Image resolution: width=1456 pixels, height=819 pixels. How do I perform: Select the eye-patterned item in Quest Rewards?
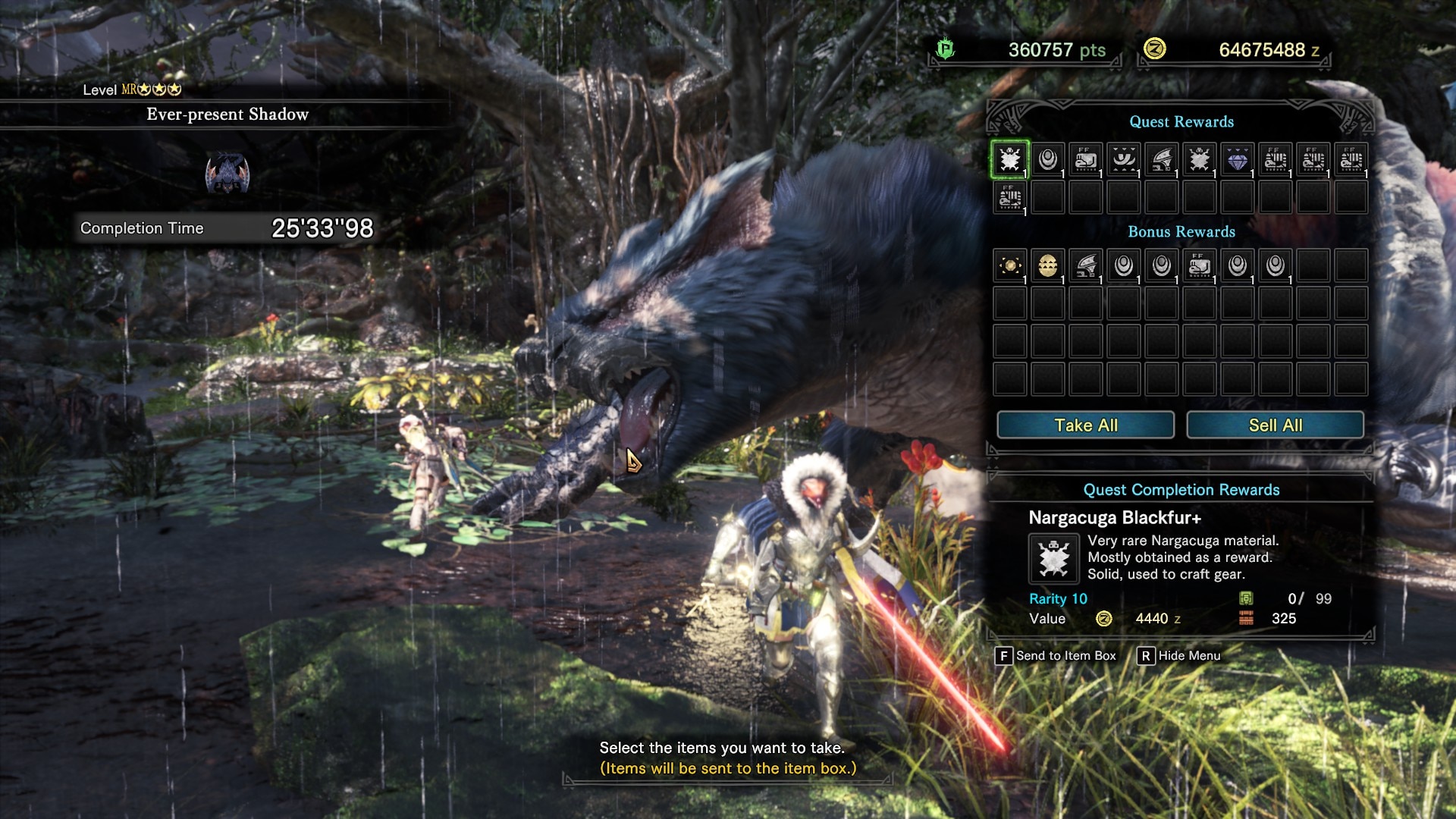pyautogui.click(x=1123, y=160)
